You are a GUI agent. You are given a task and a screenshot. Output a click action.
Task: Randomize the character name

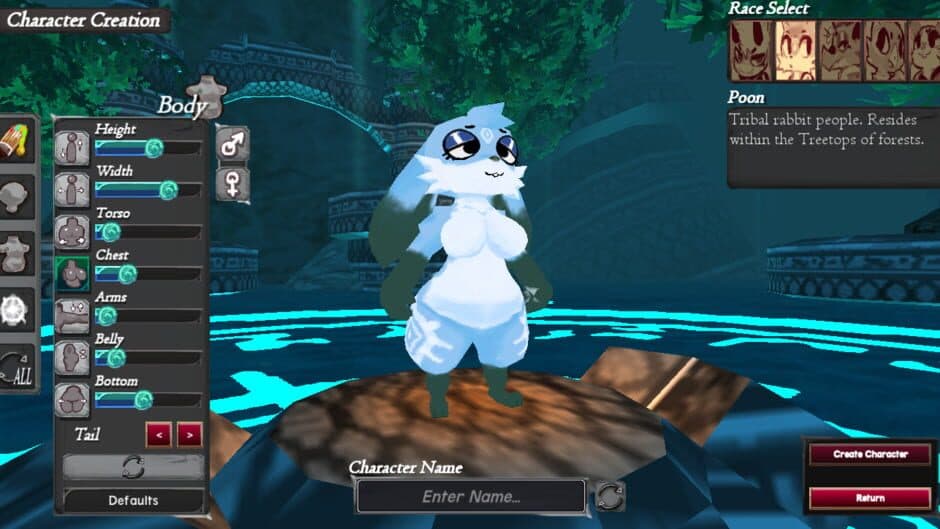click(610, 496)
